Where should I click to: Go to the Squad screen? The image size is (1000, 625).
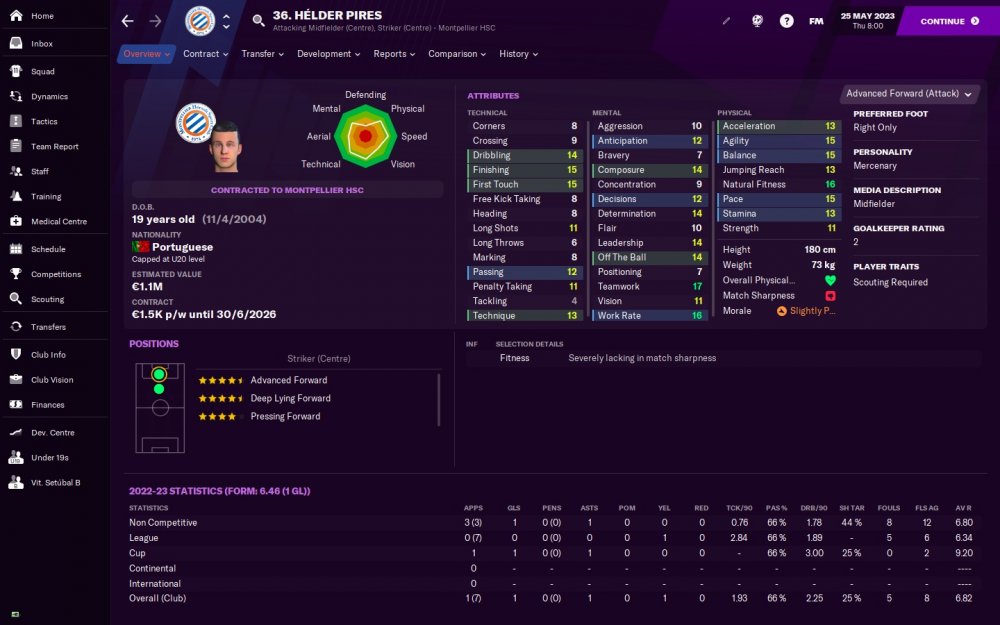tap(42, 72)
